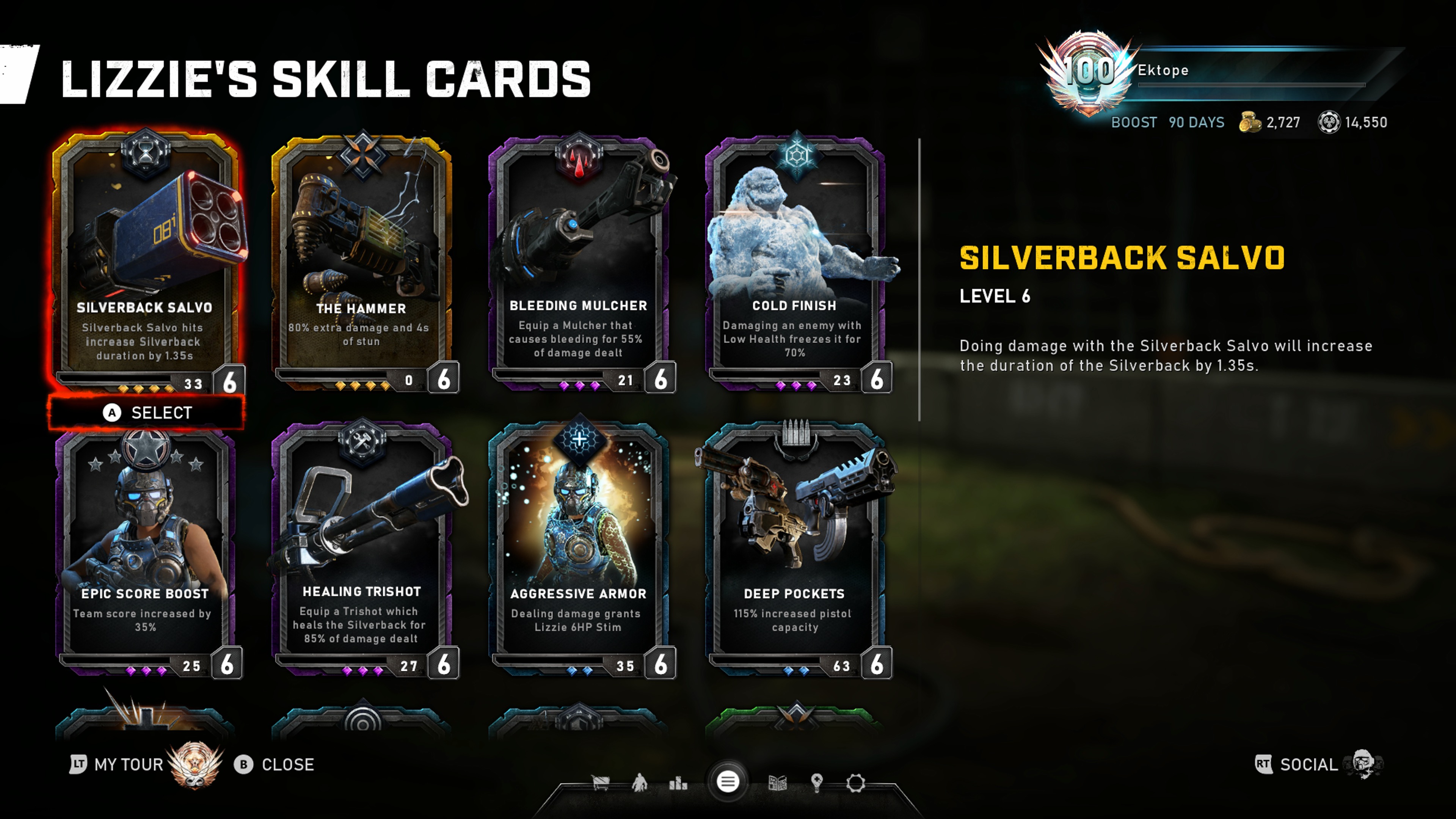Select the Cold Finish skill card
The image size is (1456, 819).
click(795, 260)
